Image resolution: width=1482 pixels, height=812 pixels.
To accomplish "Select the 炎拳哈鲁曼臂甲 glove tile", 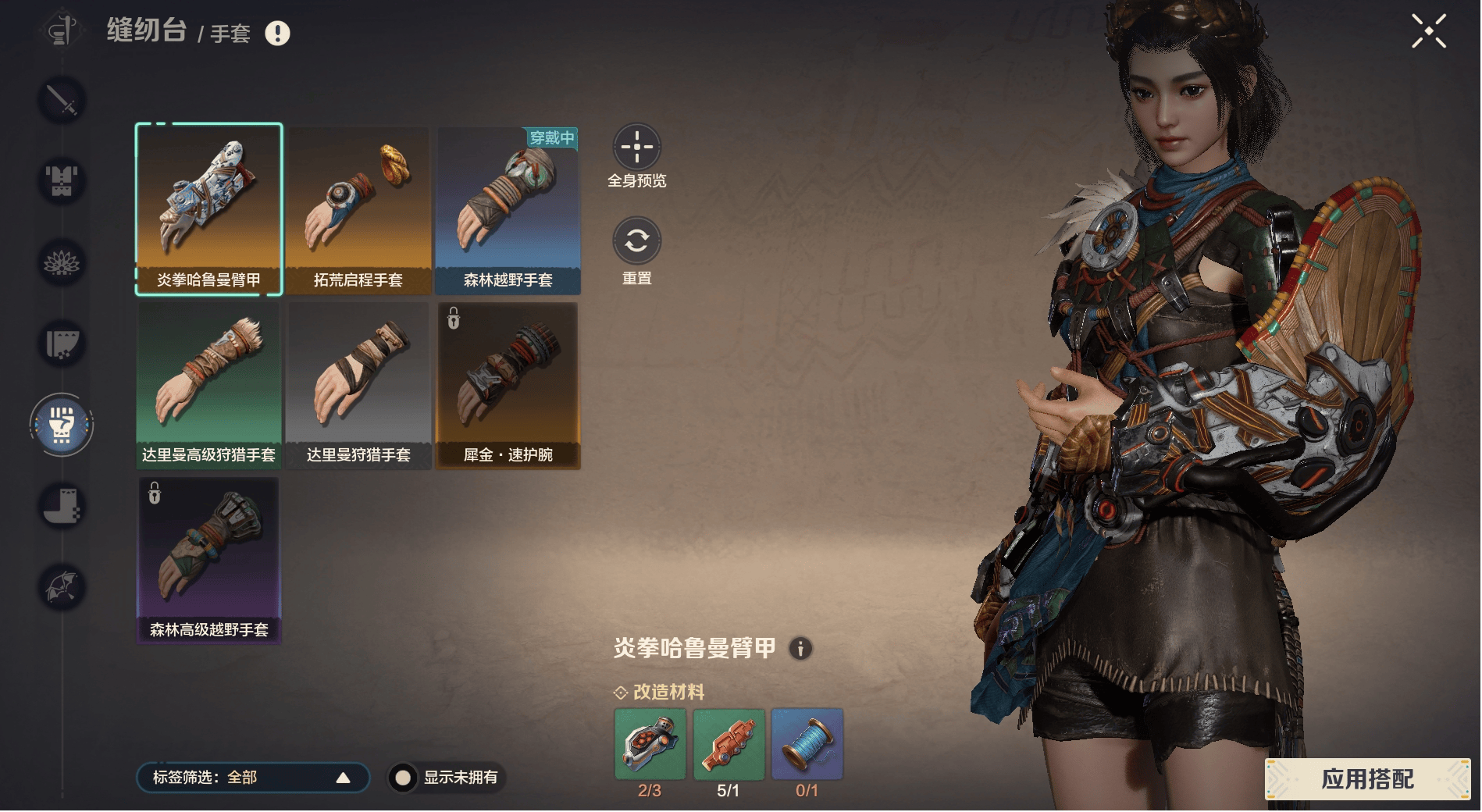I will point(208,209).
